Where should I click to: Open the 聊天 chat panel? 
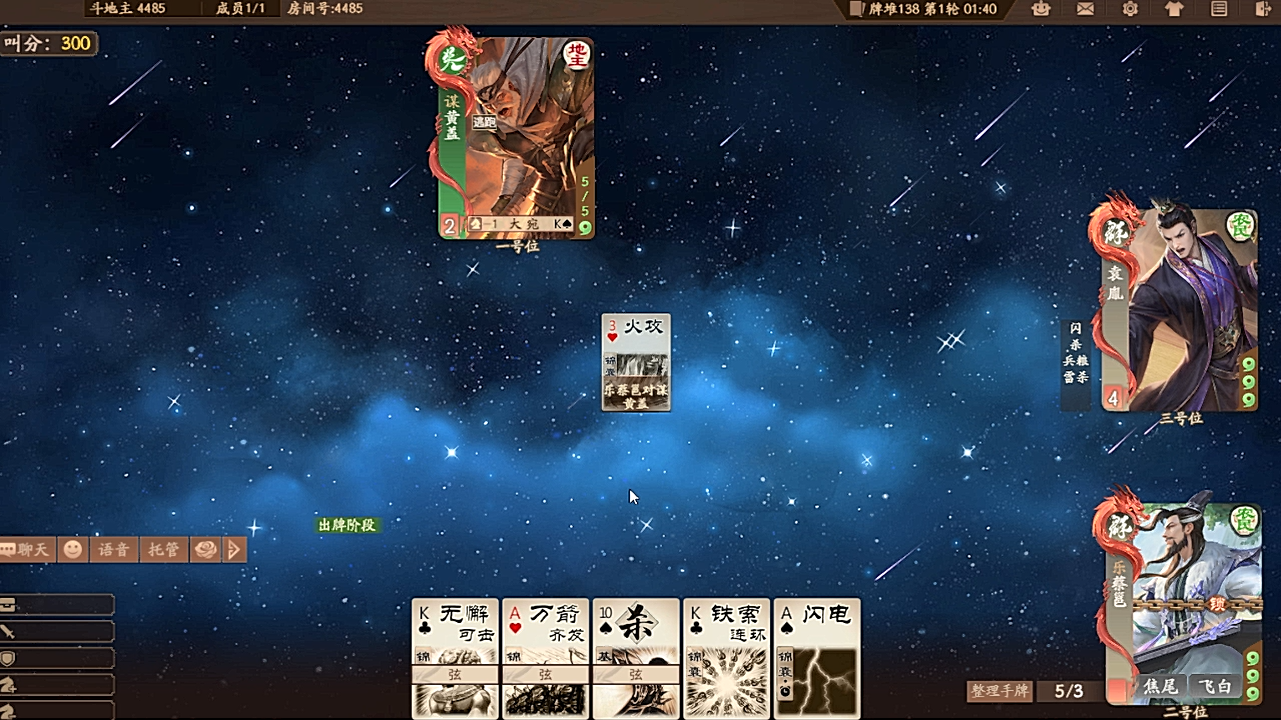tap(27, 549)
